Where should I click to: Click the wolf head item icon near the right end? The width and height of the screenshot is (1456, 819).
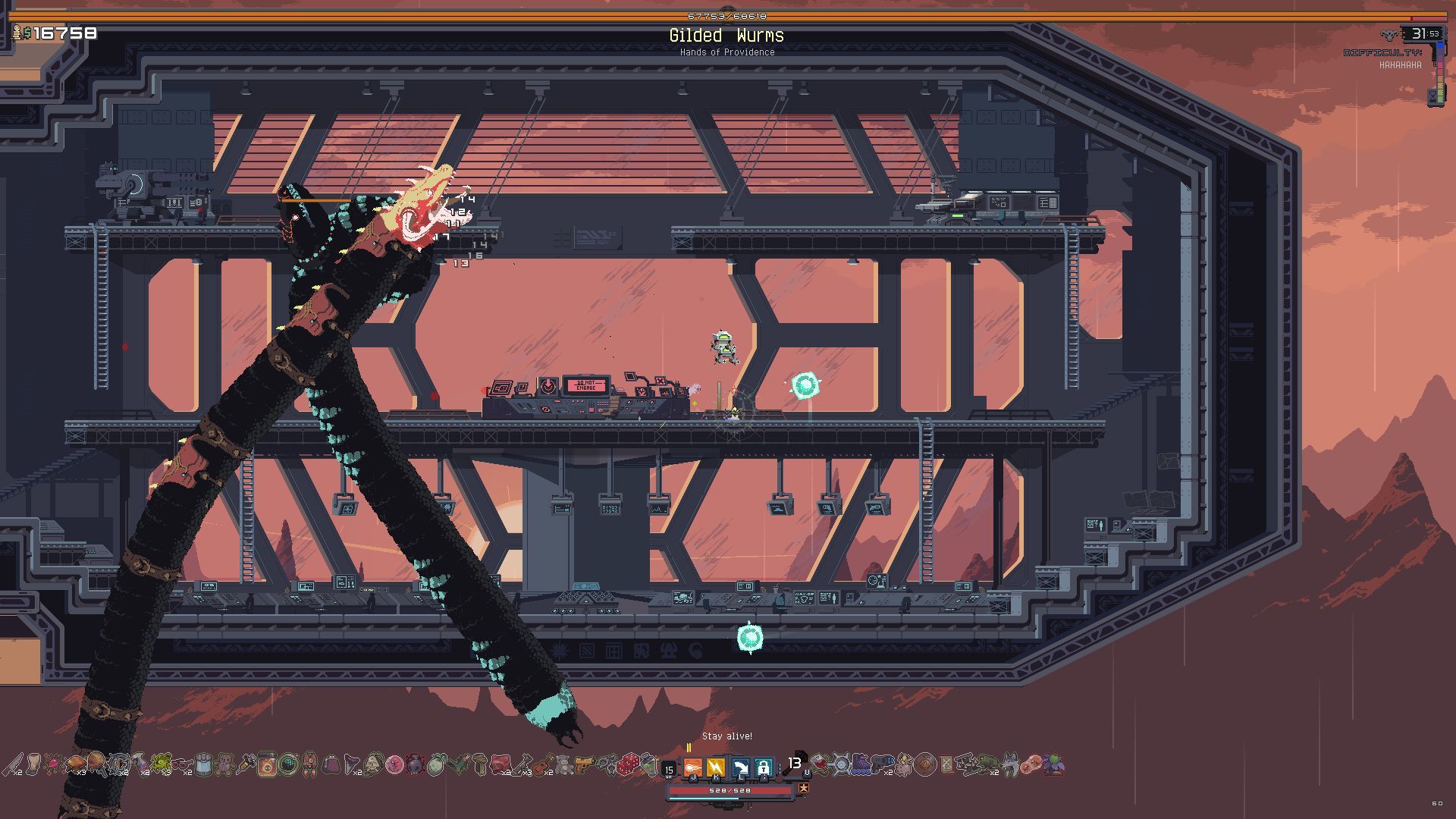1009,766
